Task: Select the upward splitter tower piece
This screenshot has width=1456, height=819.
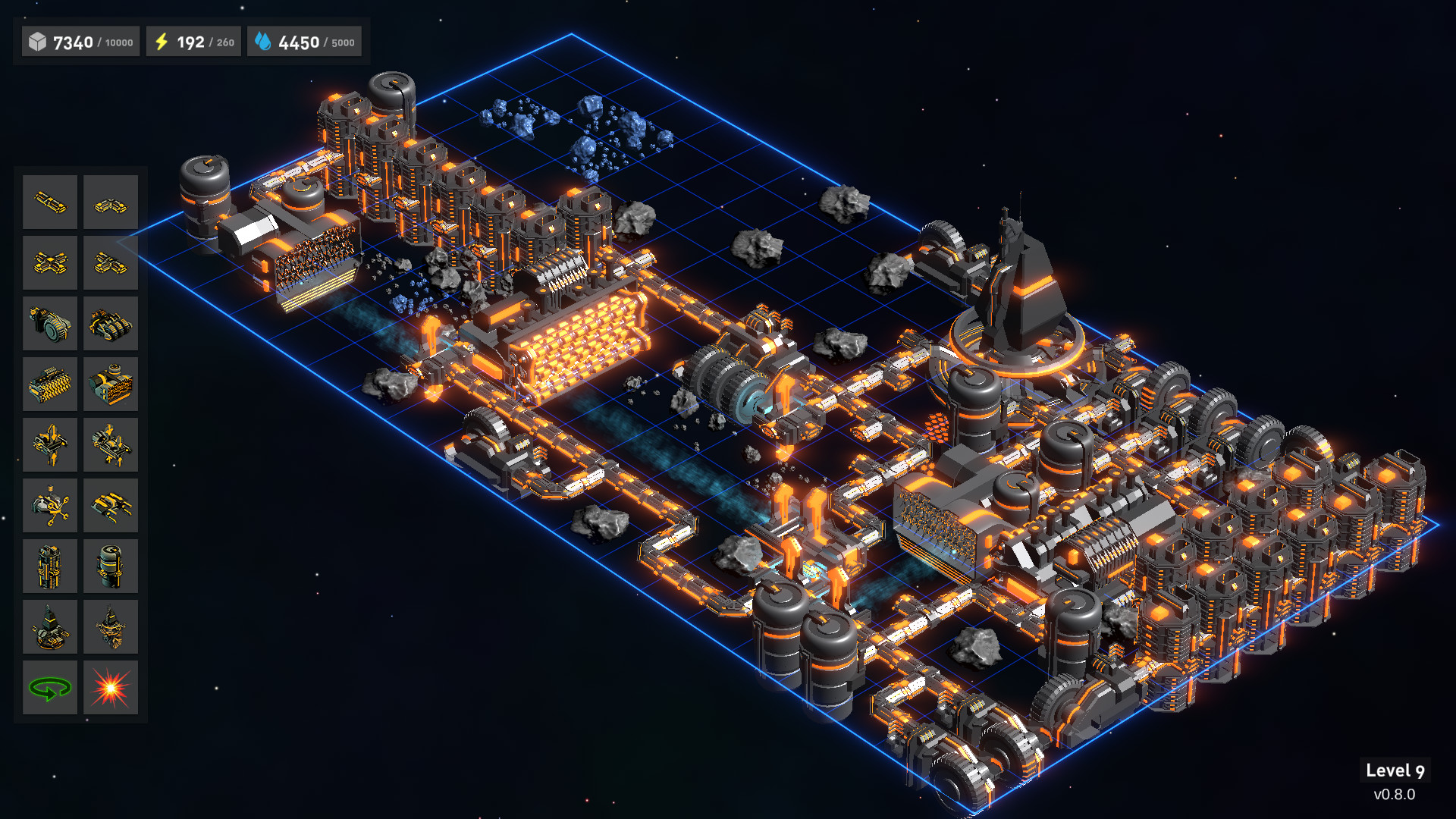Action: pyautogui.click(x=49, y=444)
